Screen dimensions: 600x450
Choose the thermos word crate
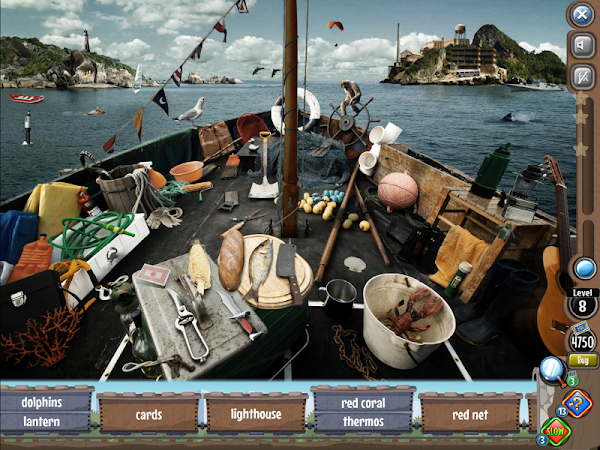tap(362, 421)
